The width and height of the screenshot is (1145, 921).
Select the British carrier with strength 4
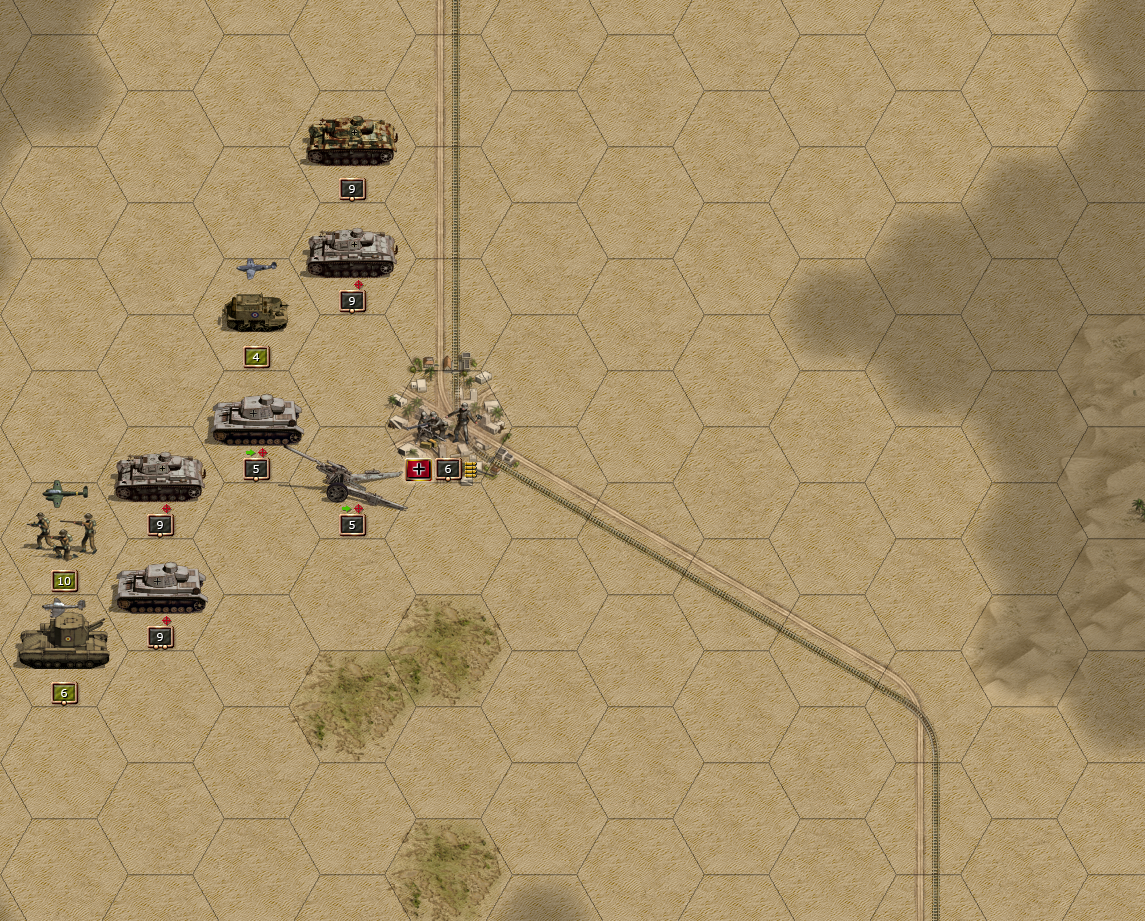[x=256, y=312]
